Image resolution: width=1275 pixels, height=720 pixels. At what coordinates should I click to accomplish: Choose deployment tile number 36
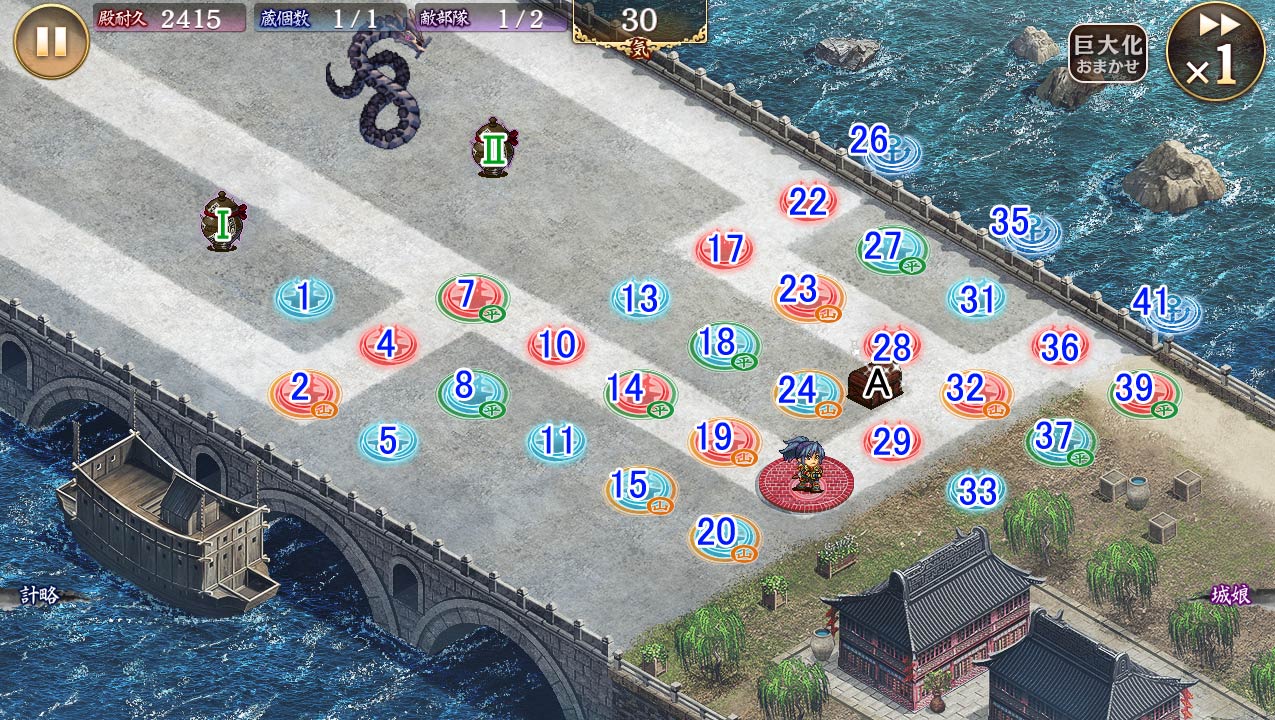(1060, 346)
